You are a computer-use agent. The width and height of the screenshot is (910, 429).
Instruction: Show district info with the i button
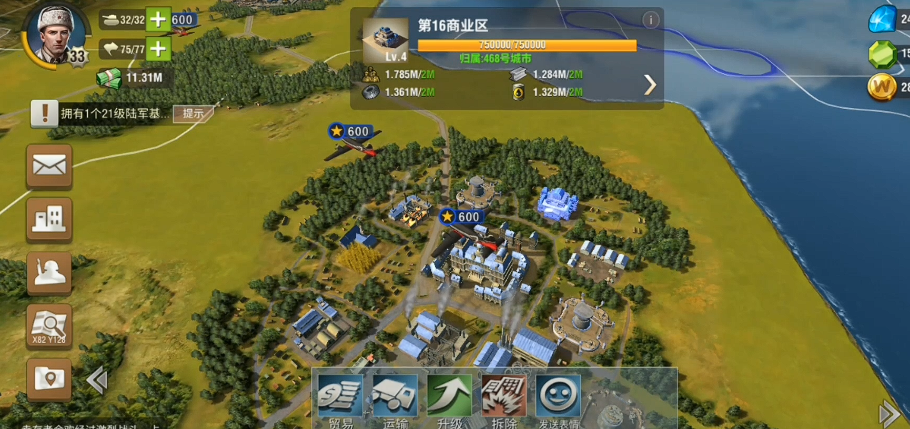650,19
